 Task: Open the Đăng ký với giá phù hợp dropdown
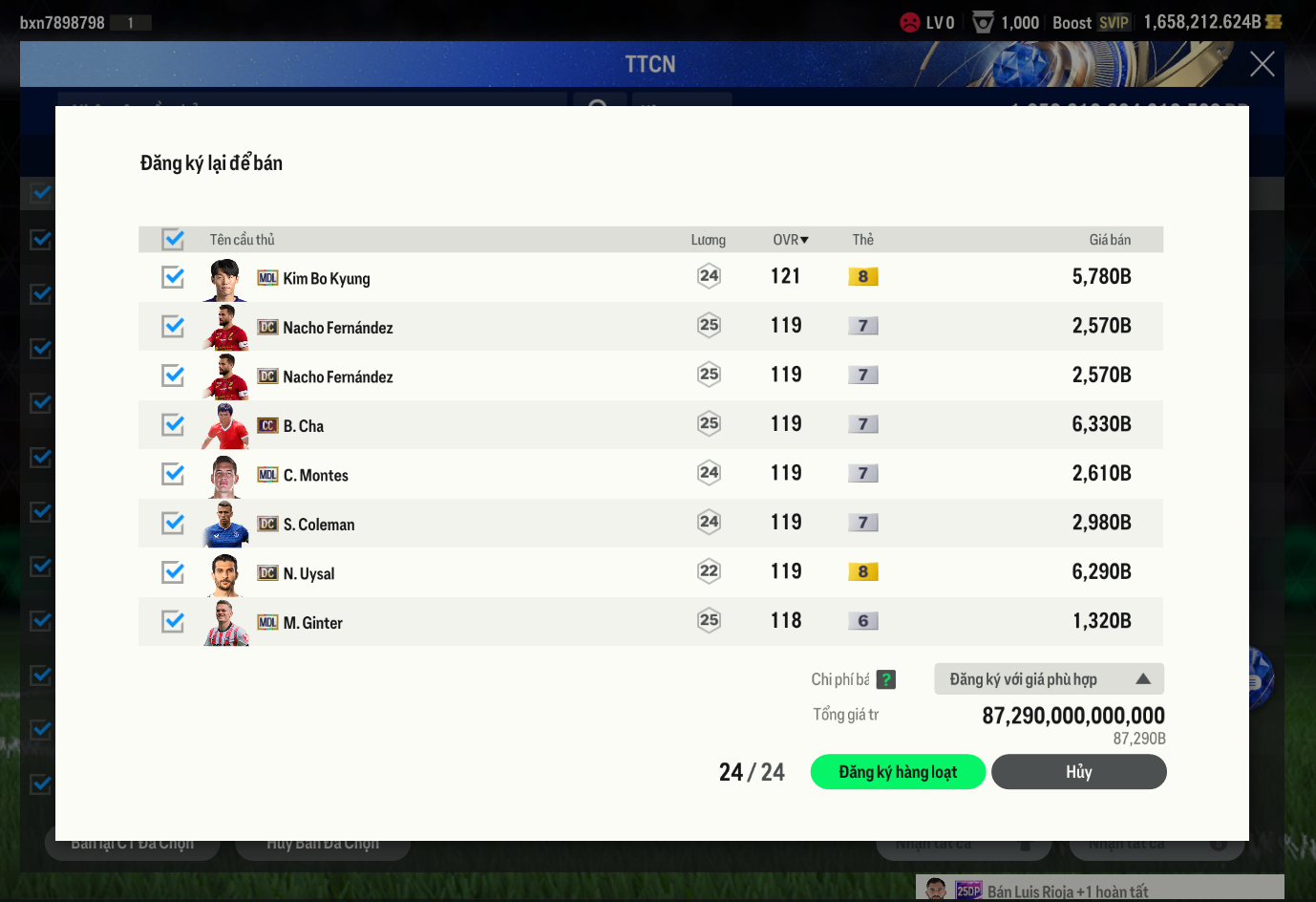click(x=1049, y=679)
